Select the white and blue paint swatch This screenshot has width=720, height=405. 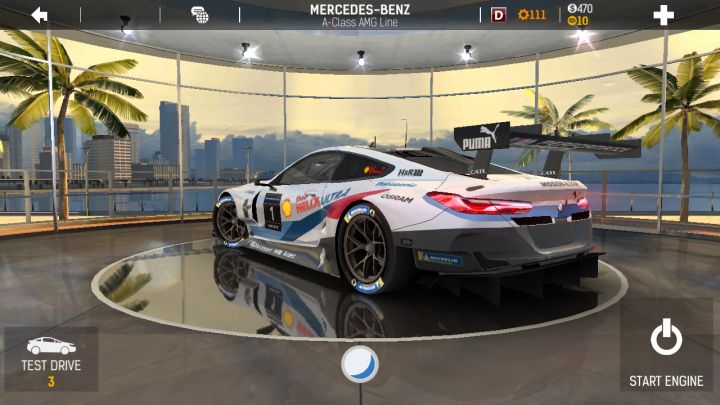(x=360, y=364)
